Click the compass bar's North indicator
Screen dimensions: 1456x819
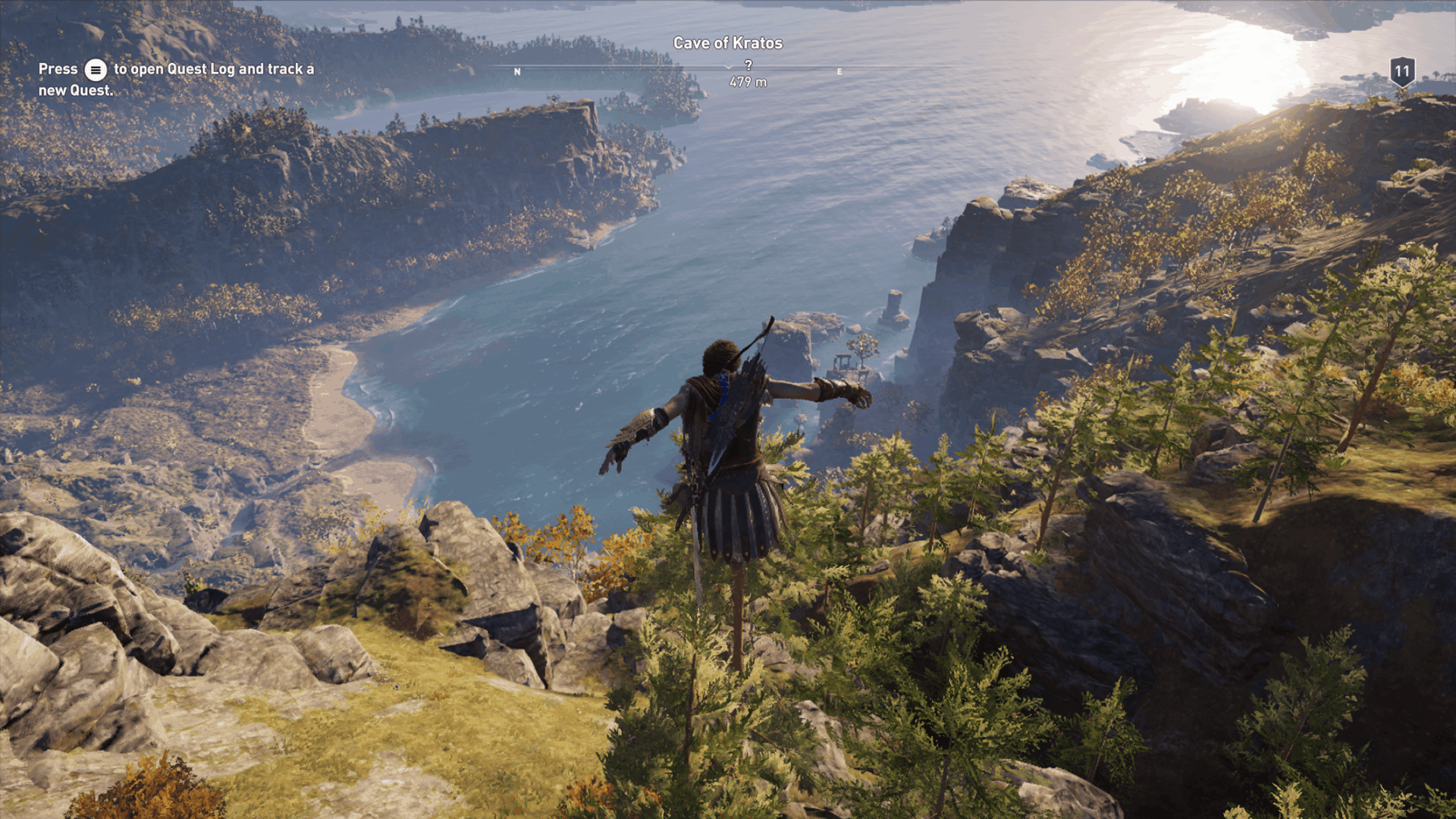(x=517, y=72)
